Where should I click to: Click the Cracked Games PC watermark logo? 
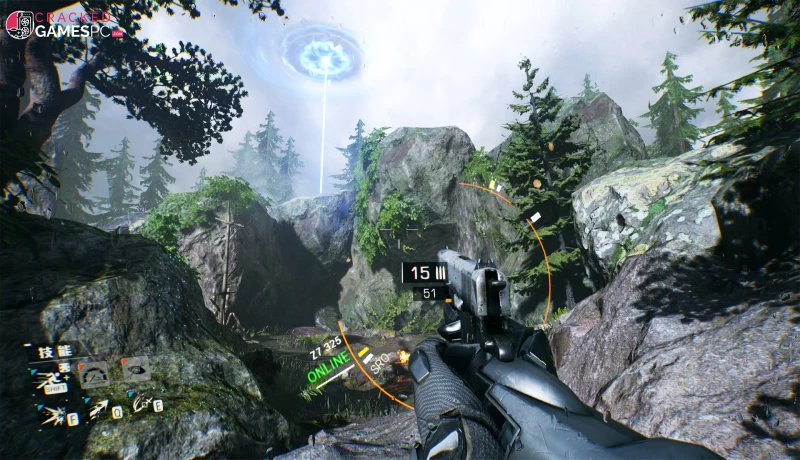(x=62, y=25)
